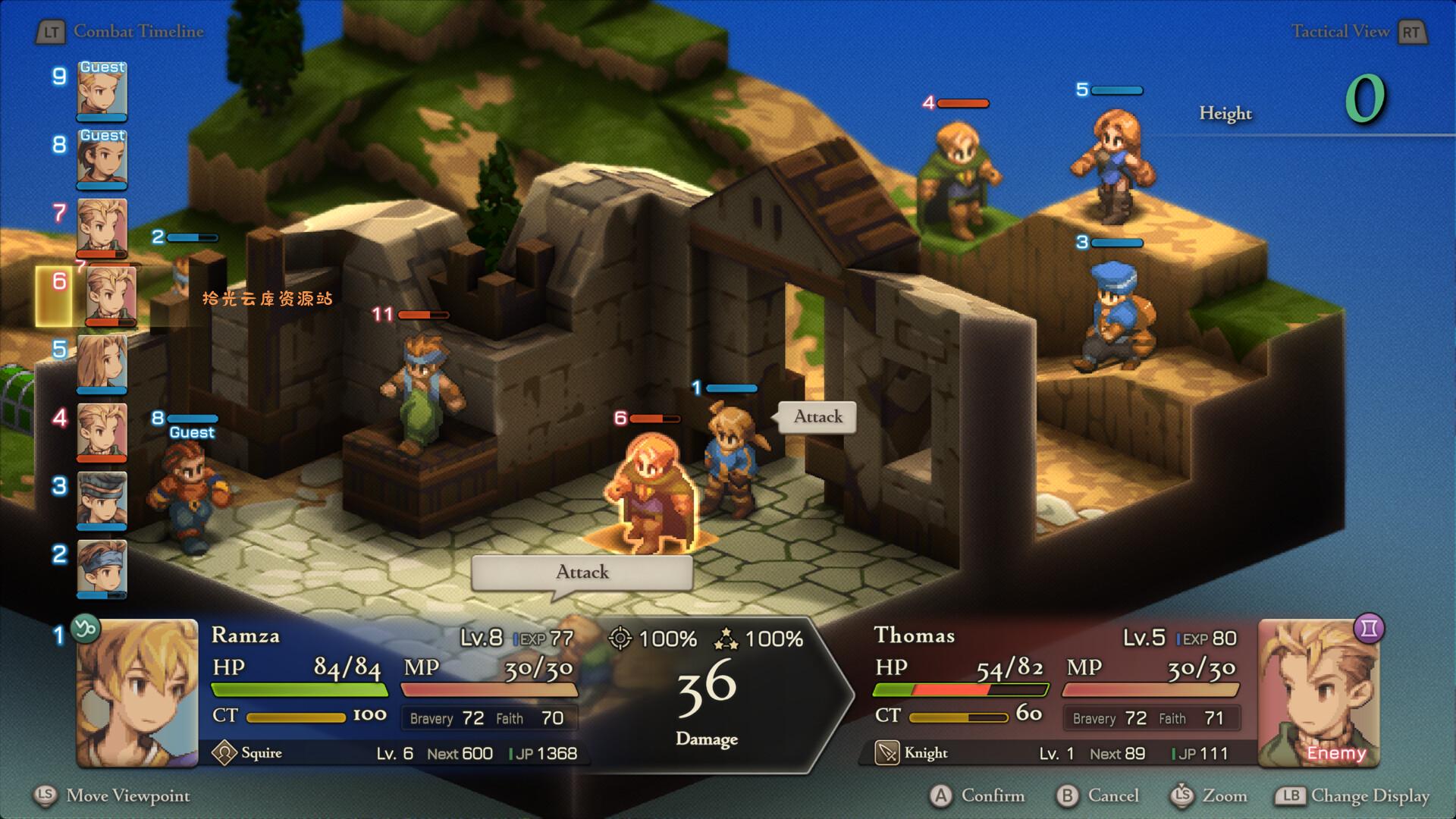Select turn 9 Guest portrait in timeline
The width and height of the screenshot is (1456, 819).
pyautogui.click(x=102, y=91)
